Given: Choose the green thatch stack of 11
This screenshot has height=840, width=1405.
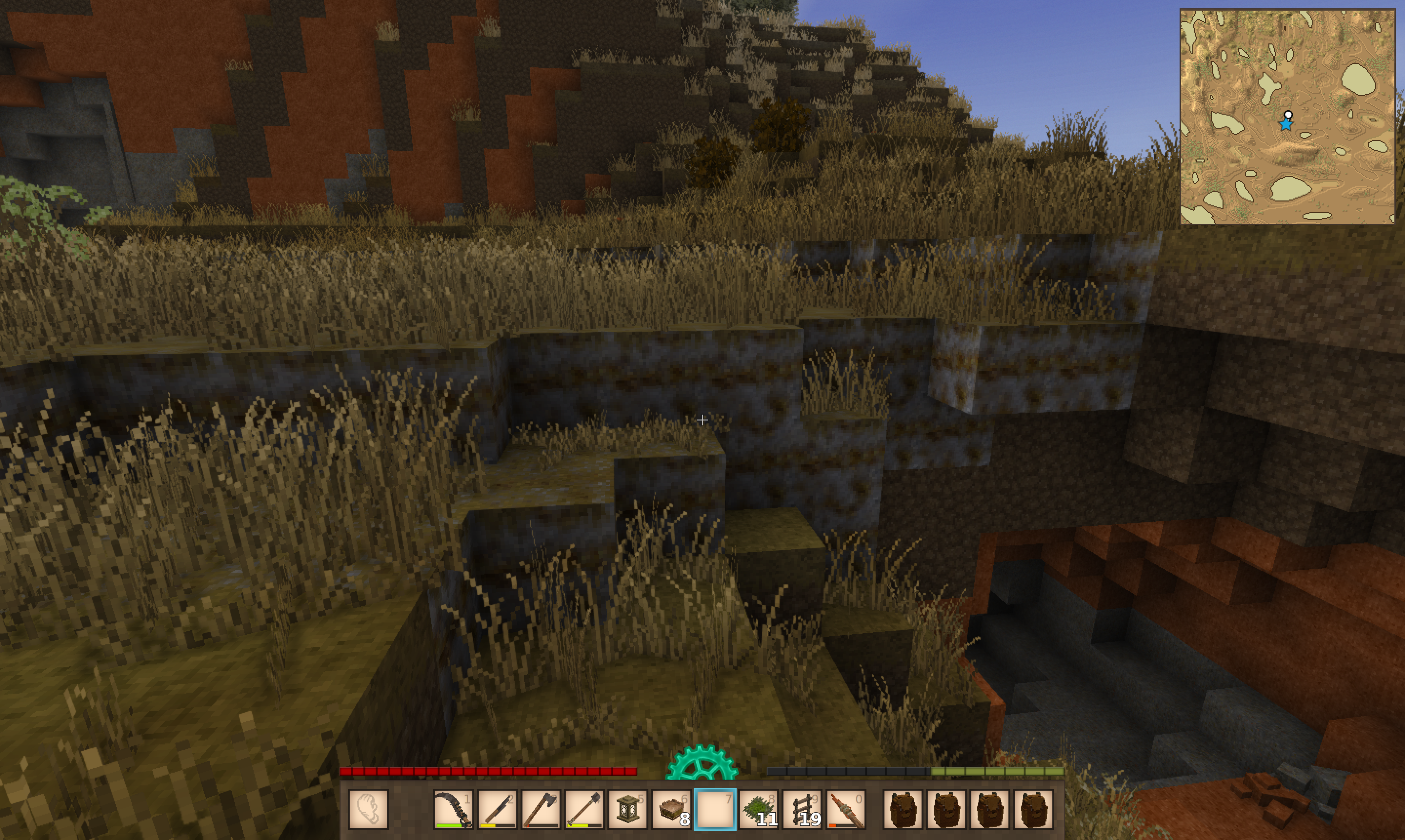Looking at the screenshot, I should coord(758,809).
